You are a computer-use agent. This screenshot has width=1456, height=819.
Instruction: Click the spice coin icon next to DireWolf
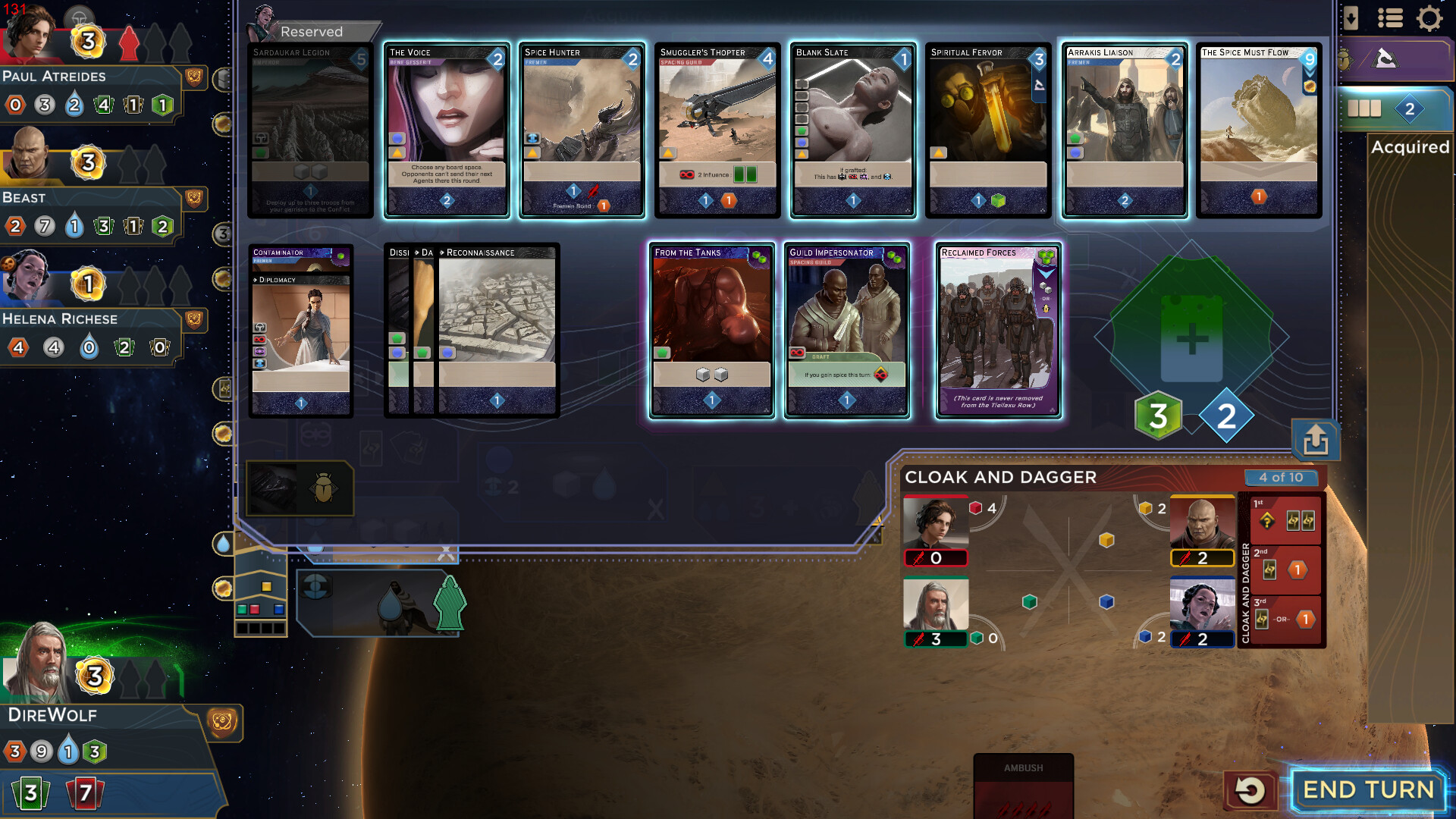pyautogui.click(x=93, y=676)
